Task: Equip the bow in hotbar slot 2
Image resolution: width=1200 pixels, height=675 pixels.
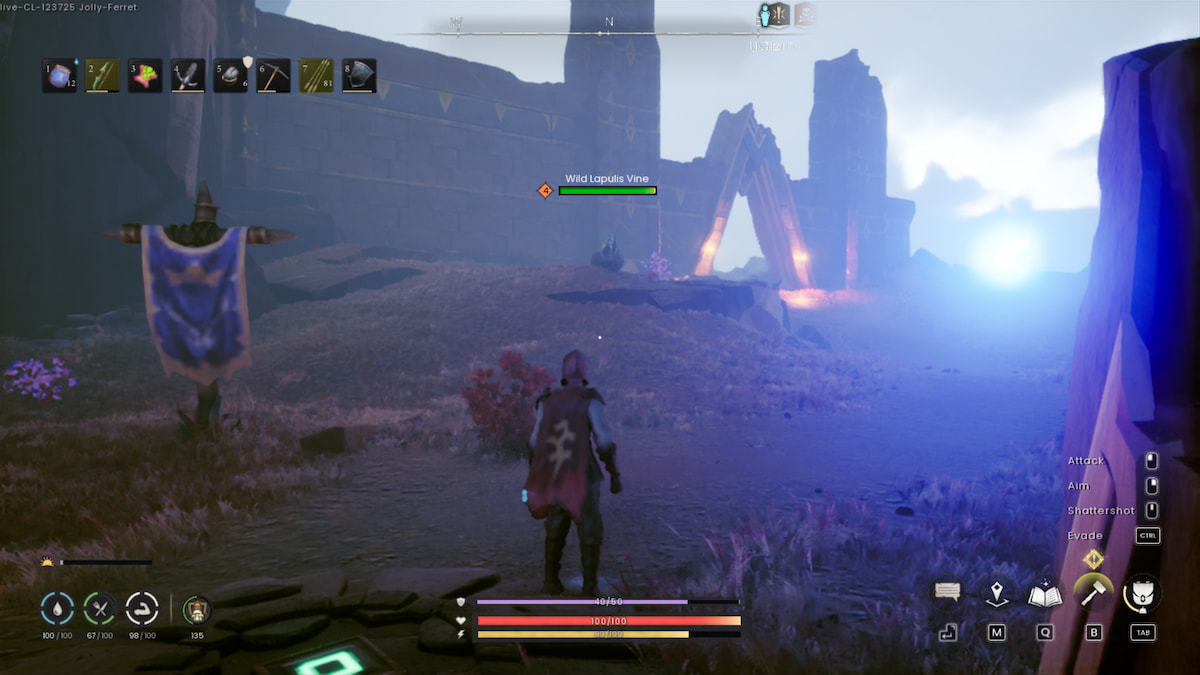Action: 102,76
